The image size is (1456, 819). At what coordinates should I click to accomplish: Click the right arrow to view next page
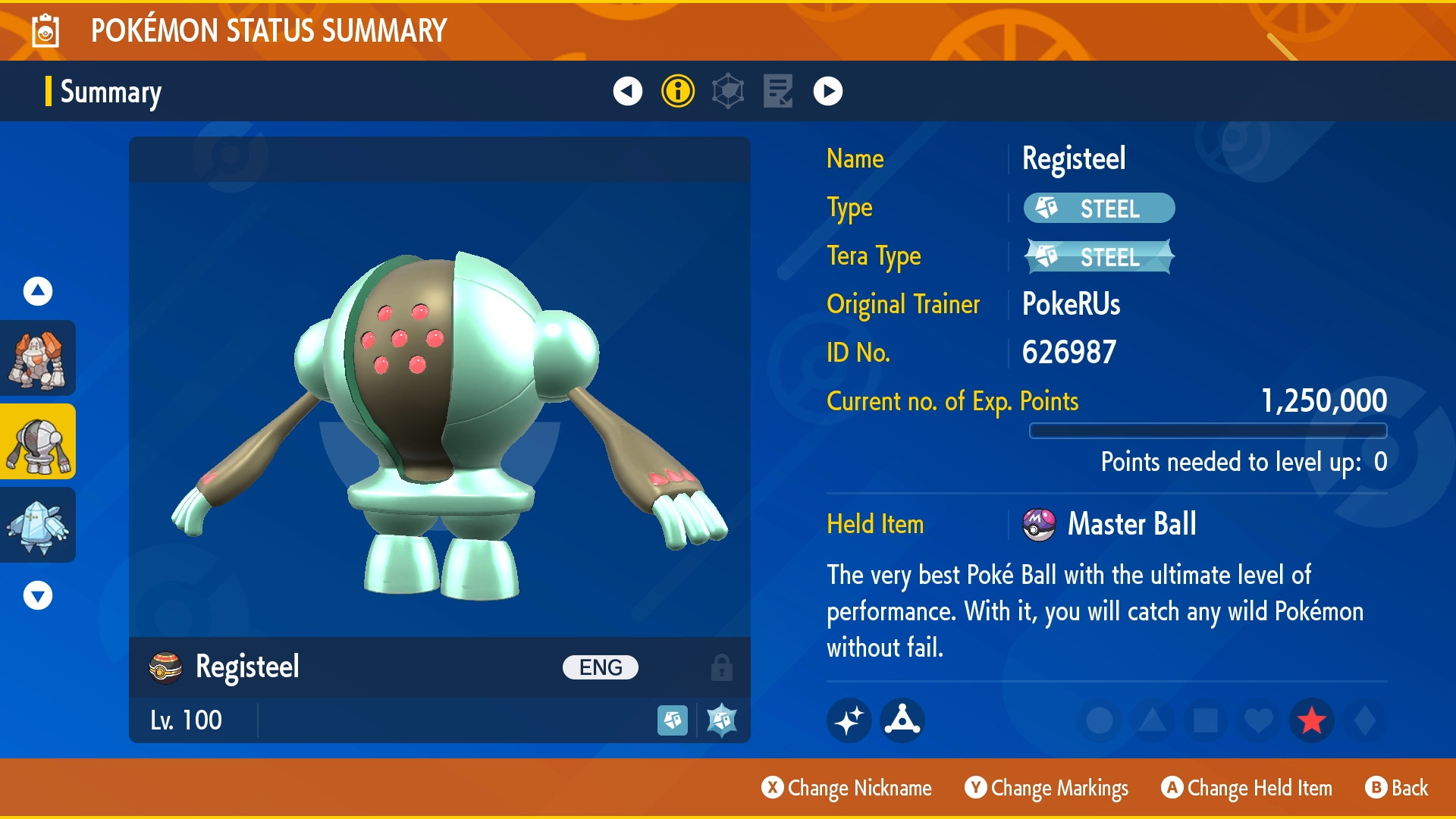(827, 93)
